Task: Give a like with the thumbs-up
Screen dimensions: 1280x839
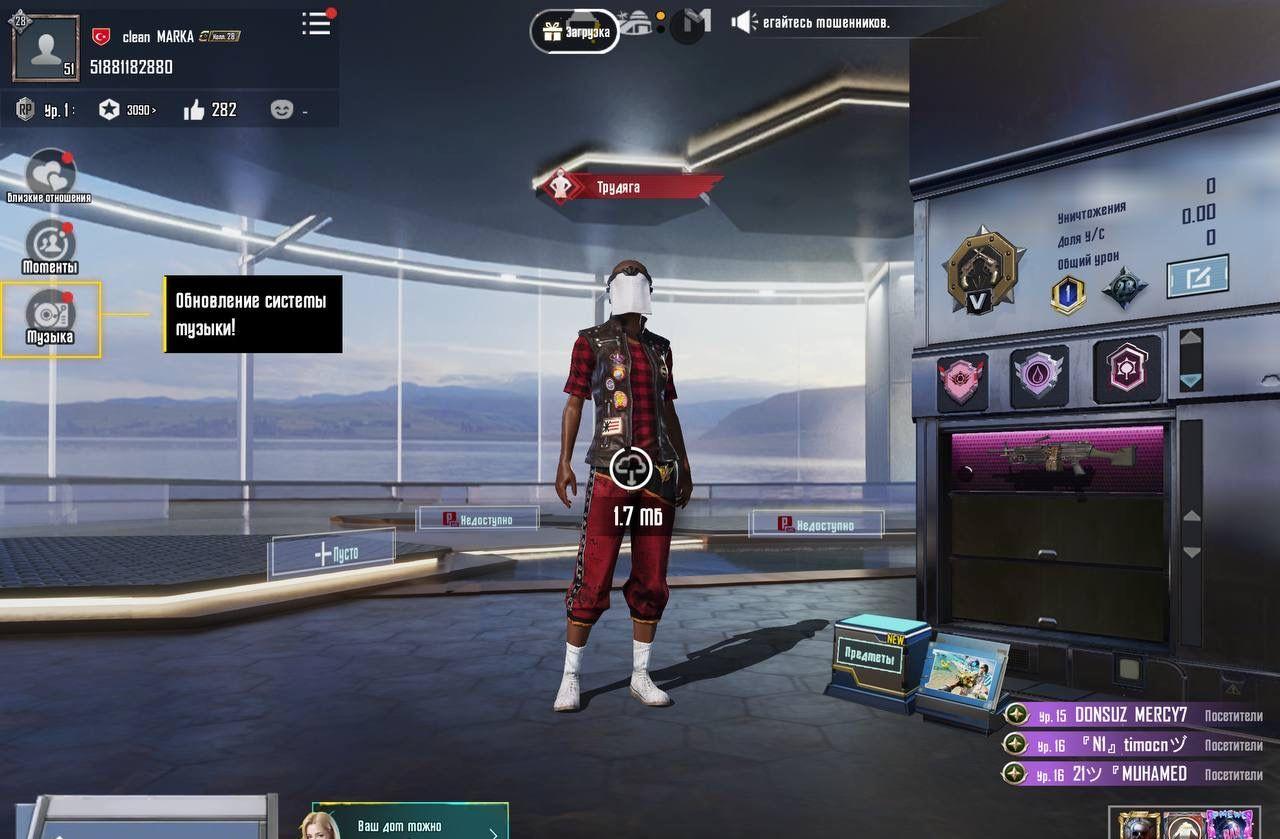Action: point(194,110)
